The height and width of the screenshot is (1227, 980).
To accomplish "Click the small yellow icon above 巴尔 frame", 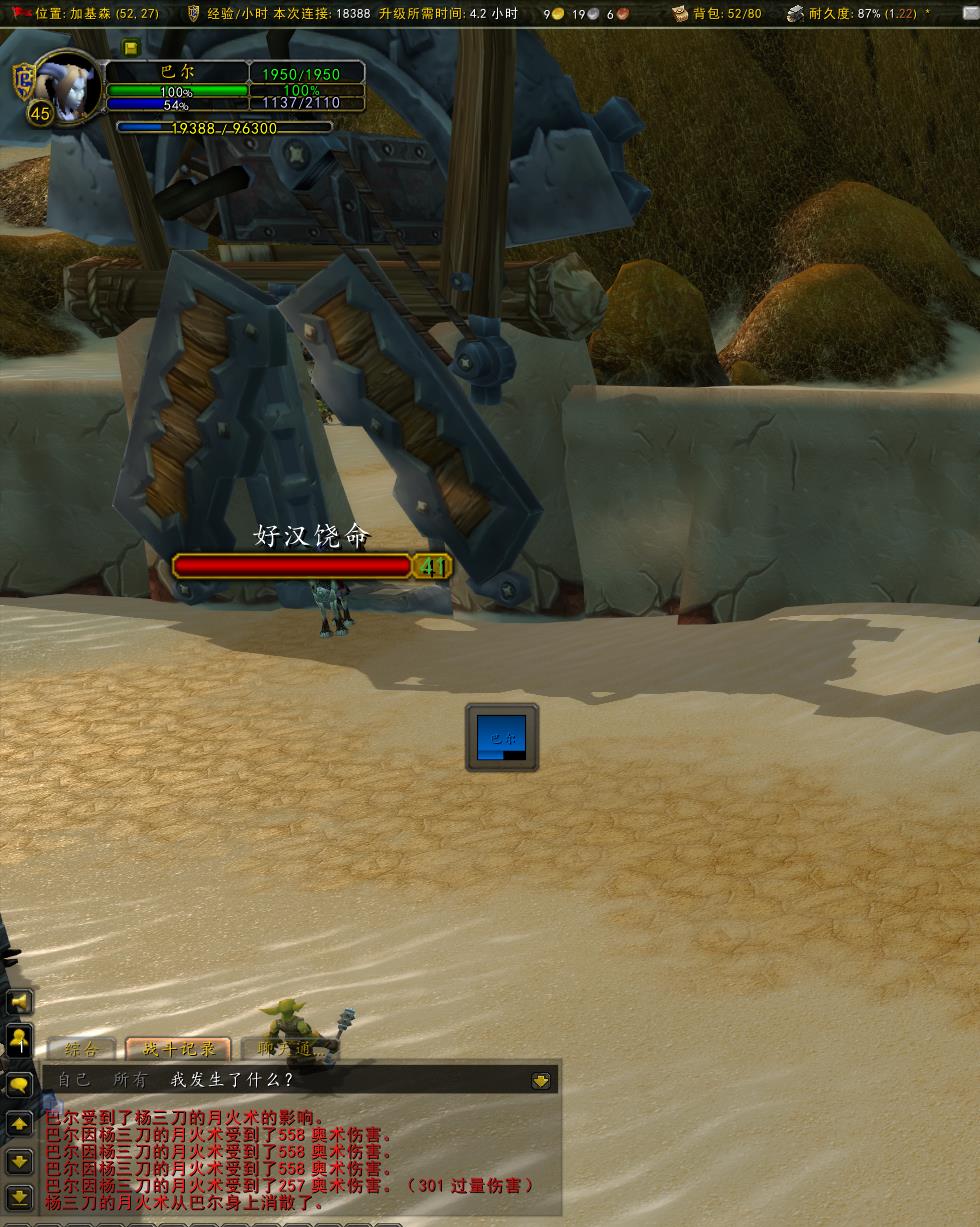I will click(x=132, y=48).
